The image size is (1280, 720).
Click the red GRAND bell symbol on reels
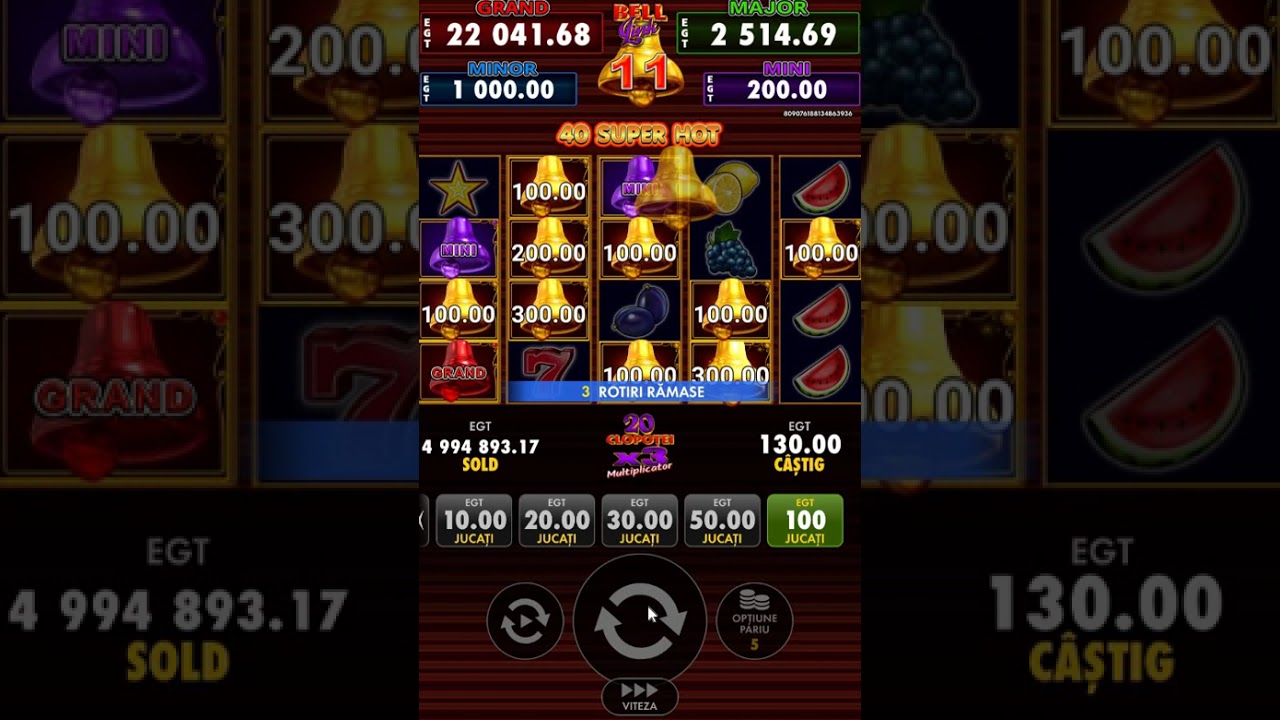[x=460, y=368]
